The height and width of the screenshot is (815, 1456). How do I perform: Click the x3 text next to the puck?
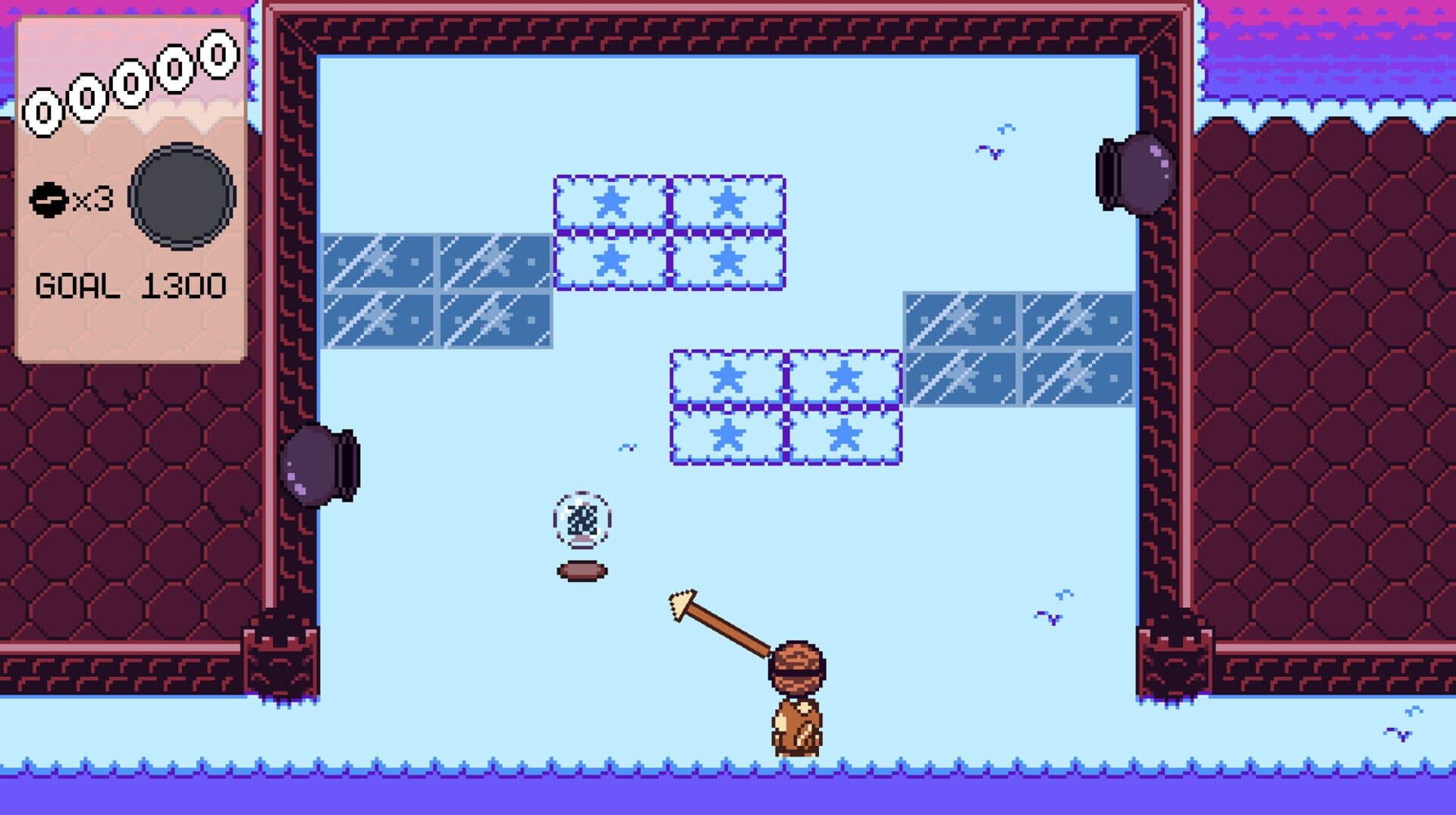(91, 199)
